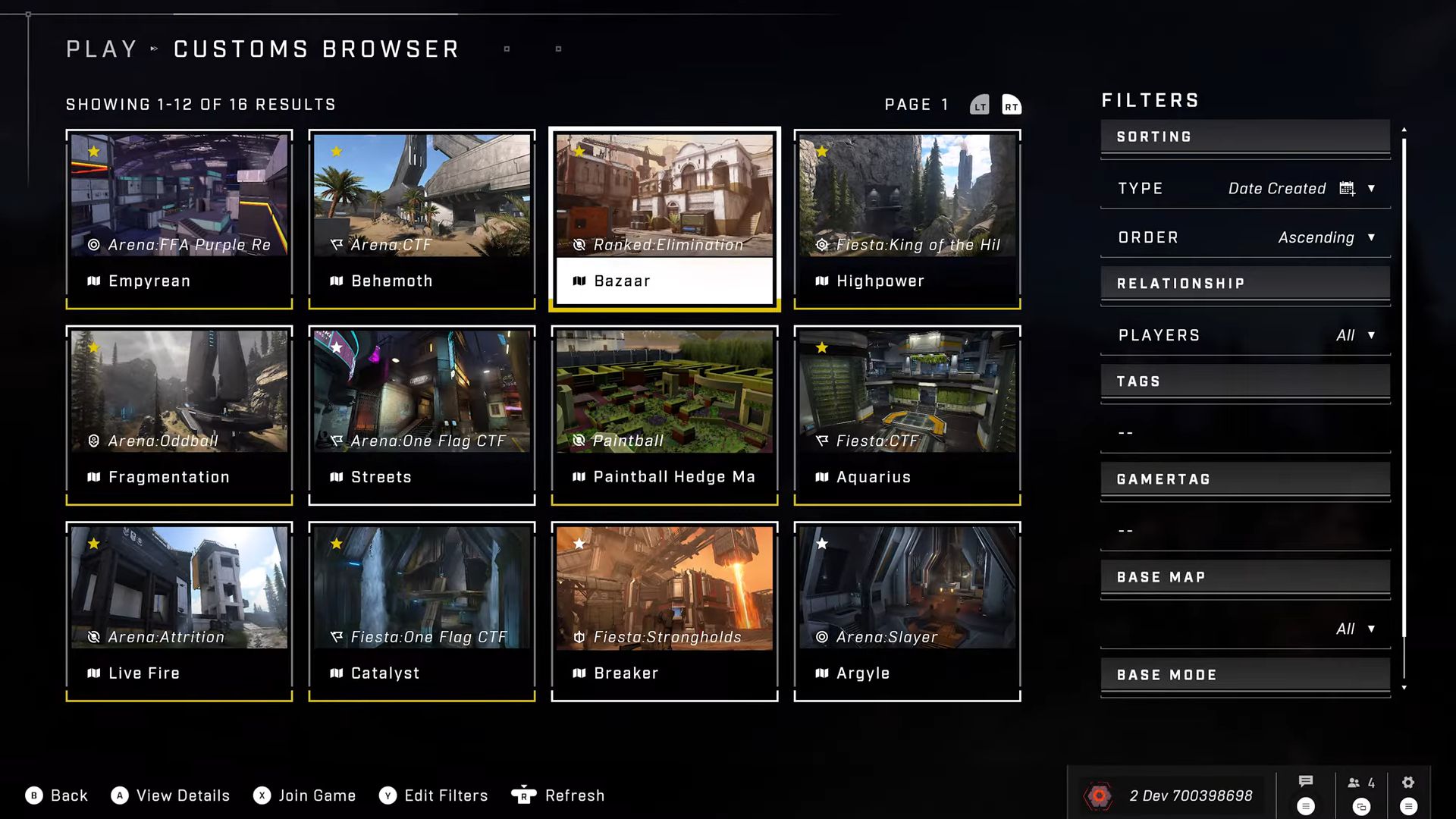Open the Bazaar Ranked:Elimination game tile

pos(664,219)
